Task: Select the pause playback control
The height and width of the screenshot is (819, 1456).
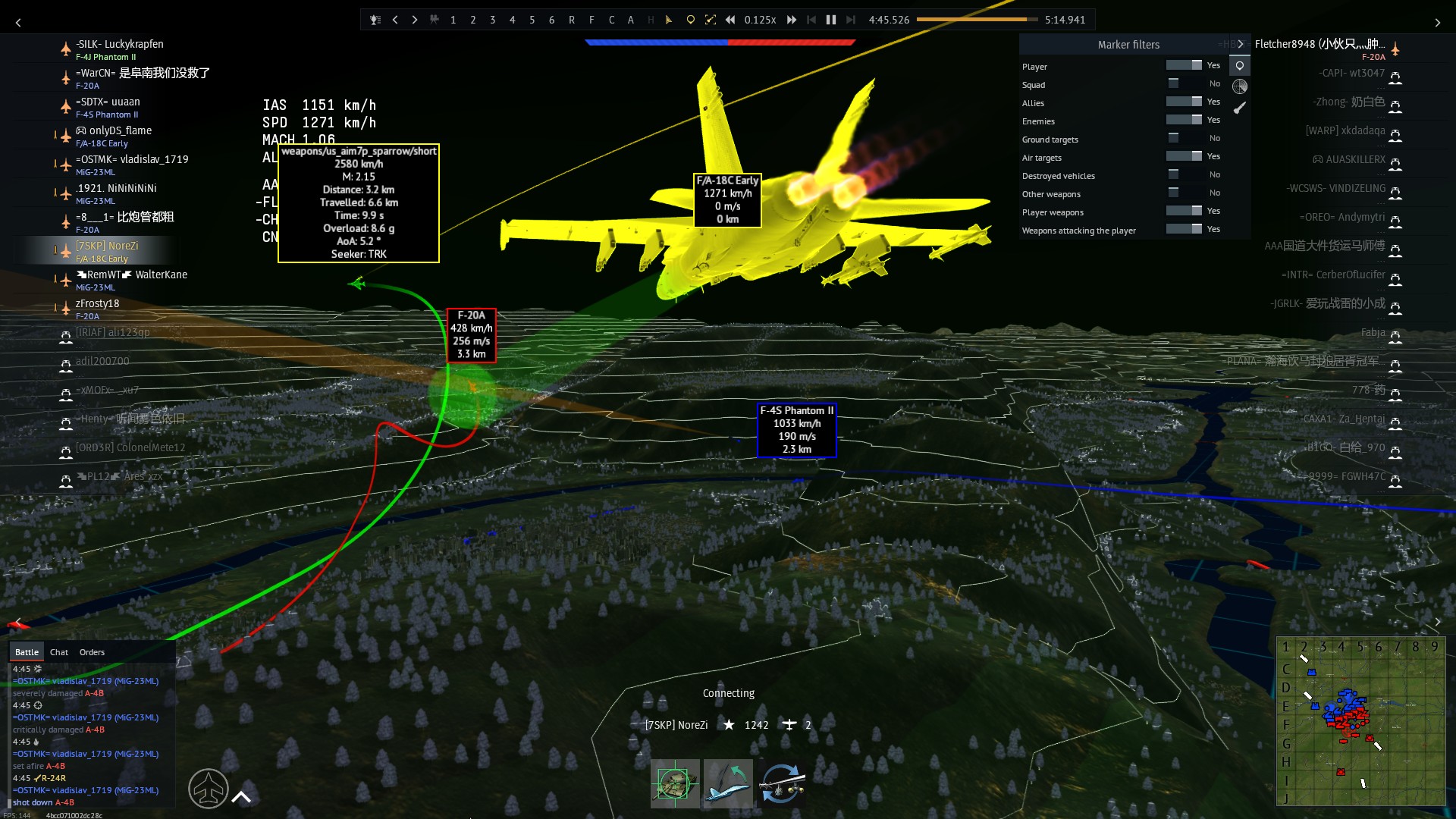Action: [x=830, y=20]
